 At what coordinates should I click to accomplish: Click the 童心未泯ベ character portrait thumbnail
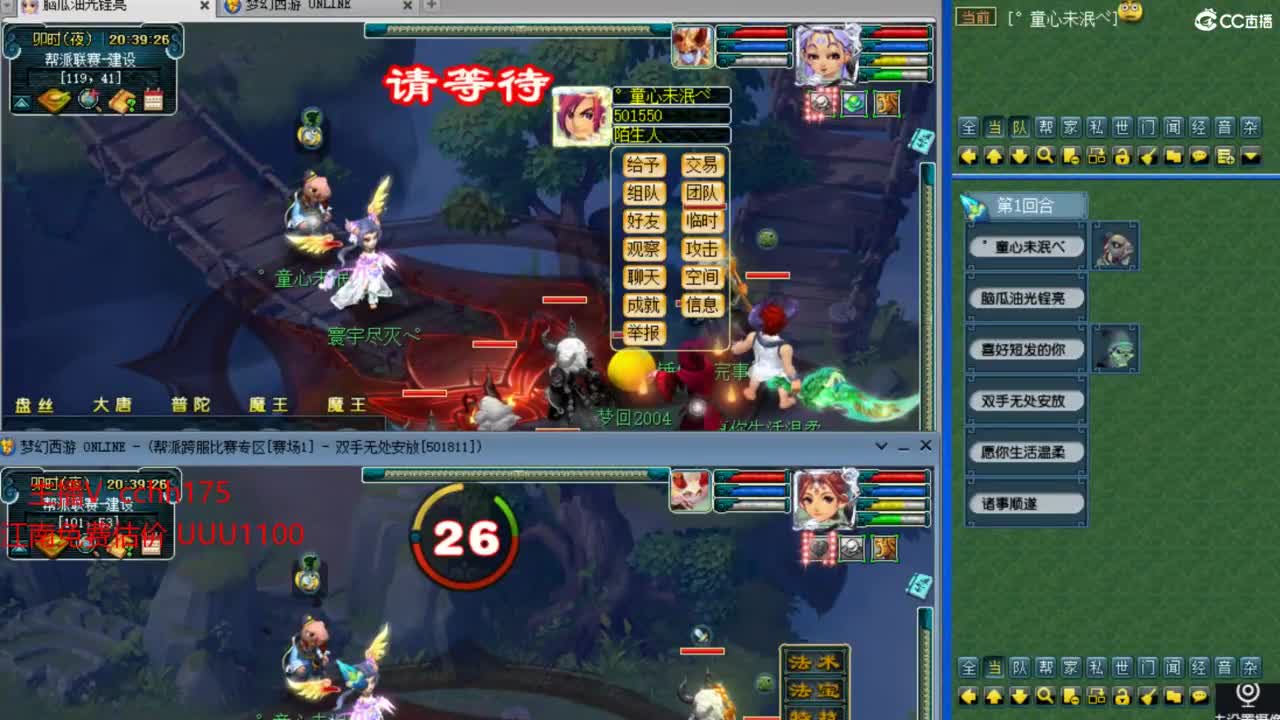[1115, 246]
